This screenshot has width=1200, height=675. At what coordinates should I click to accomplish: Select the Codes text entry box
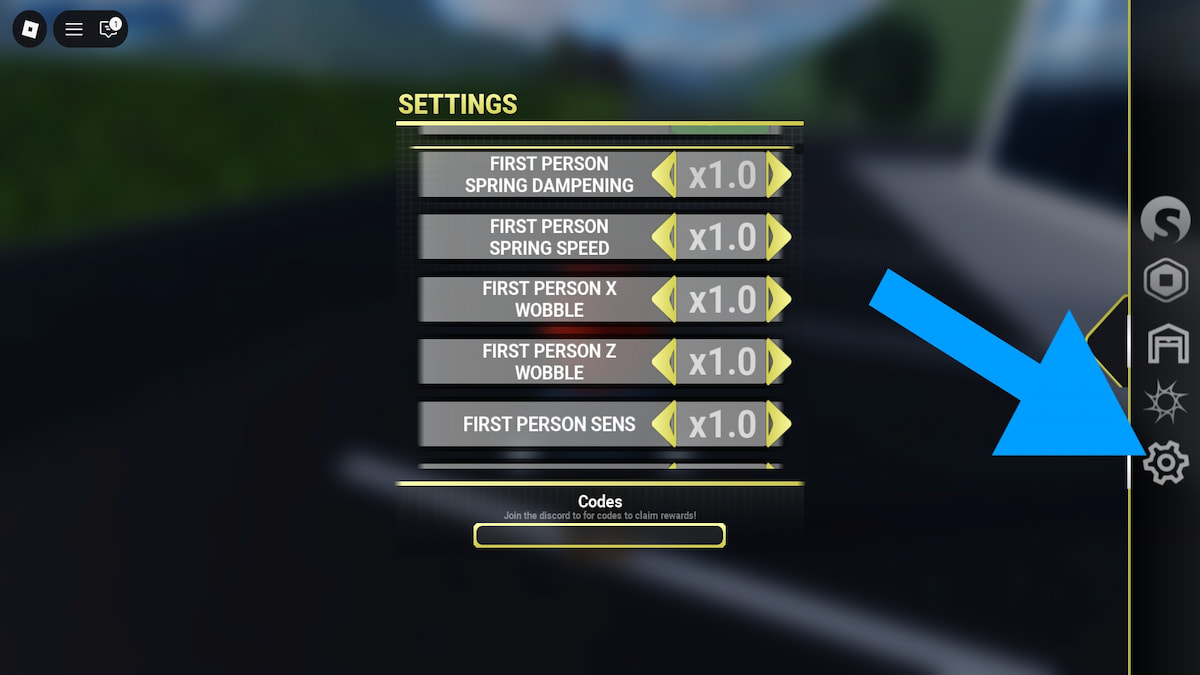point(599,536)
